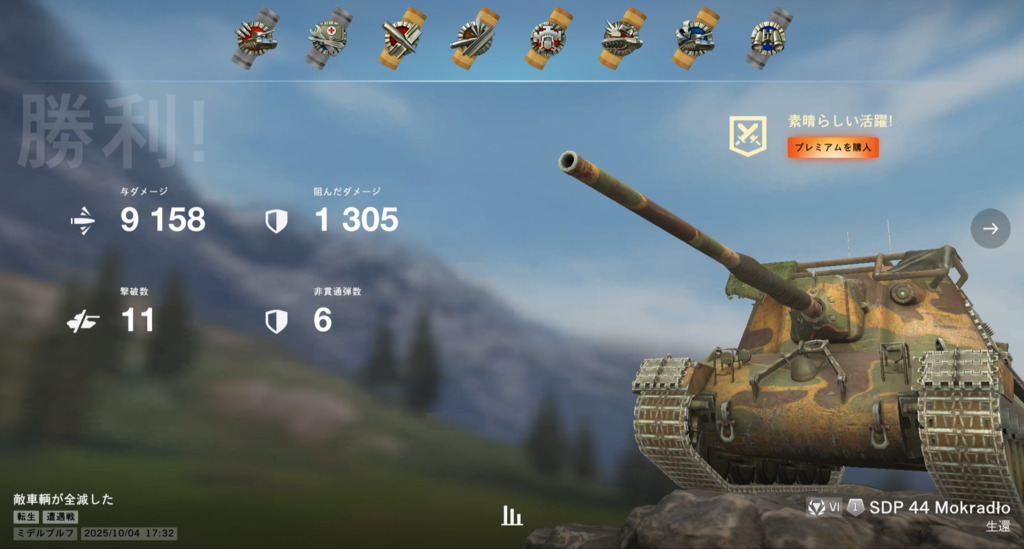Select the first medal with red tank
This screenshot has height=549, width=1024.
click(x=254, y=39)
